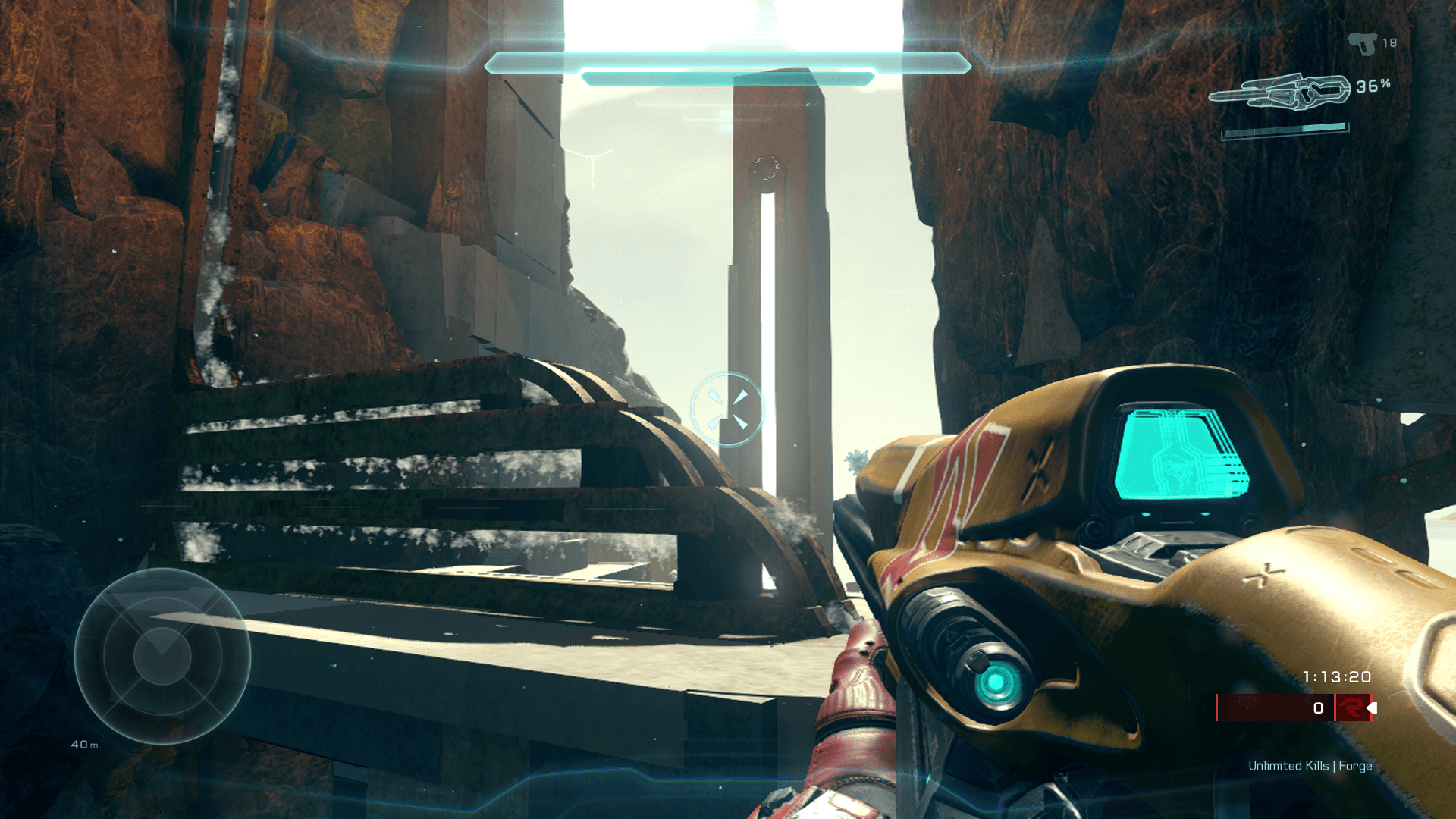Click the motion tracker radar
1456x819 pixels.
pyautogui.click(x=162, y=656)
